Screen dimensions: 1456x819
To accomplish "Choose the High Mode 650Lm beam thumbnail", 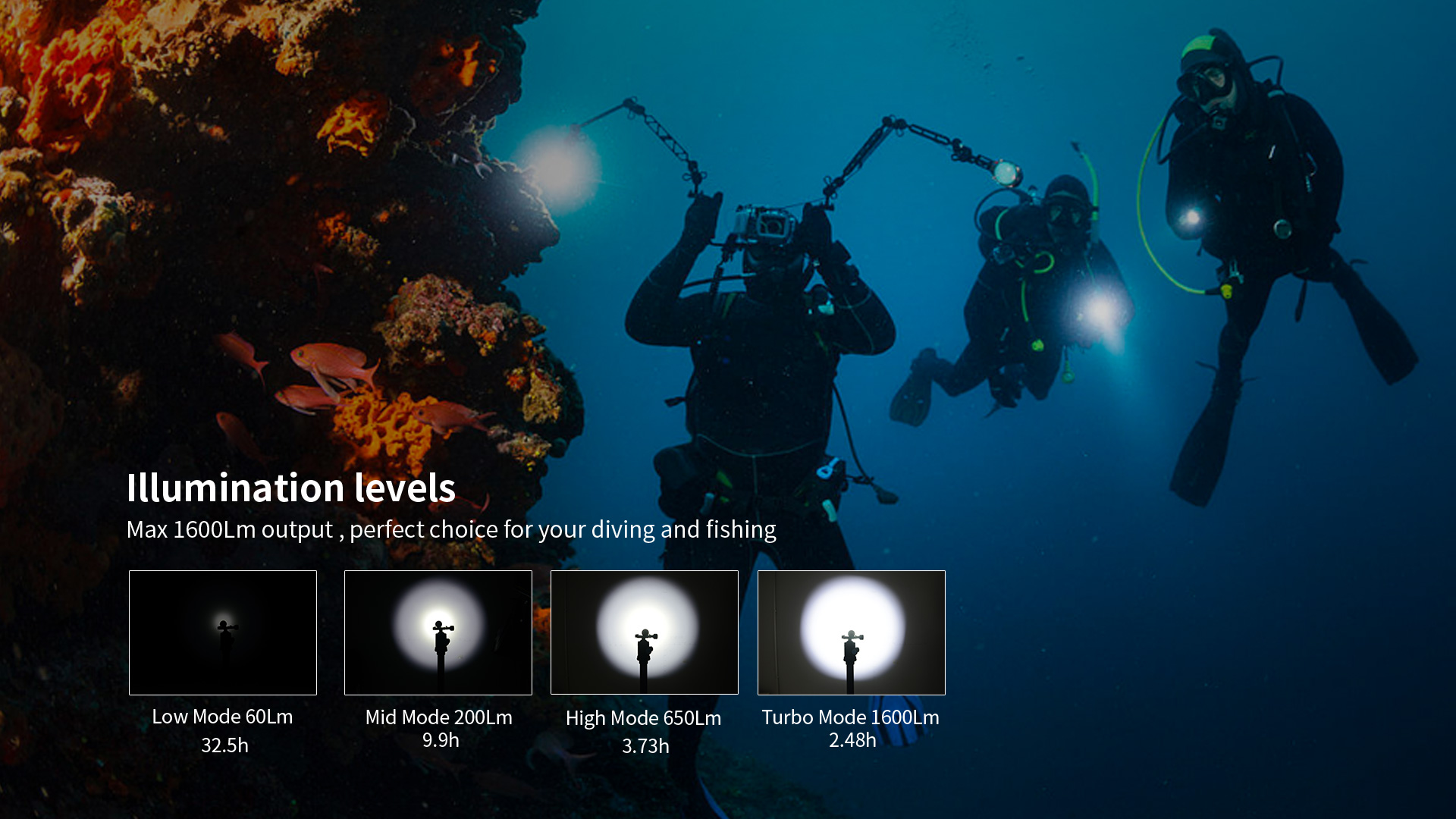I will (645, 632).
